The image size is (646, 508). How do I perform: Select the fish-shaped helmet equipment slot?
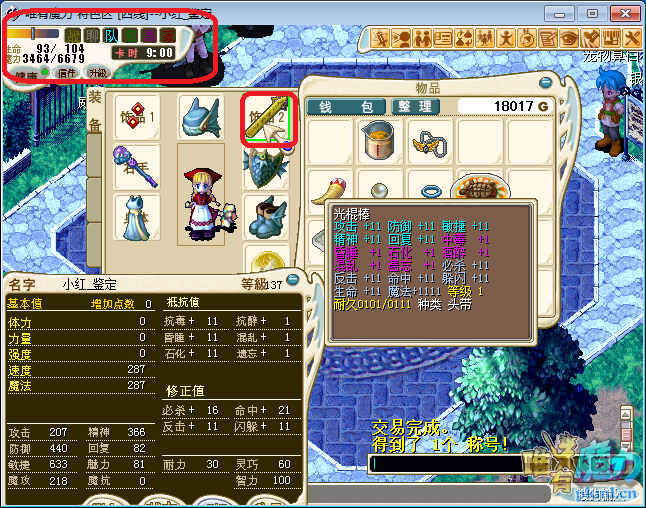click(x=200, y=118)
